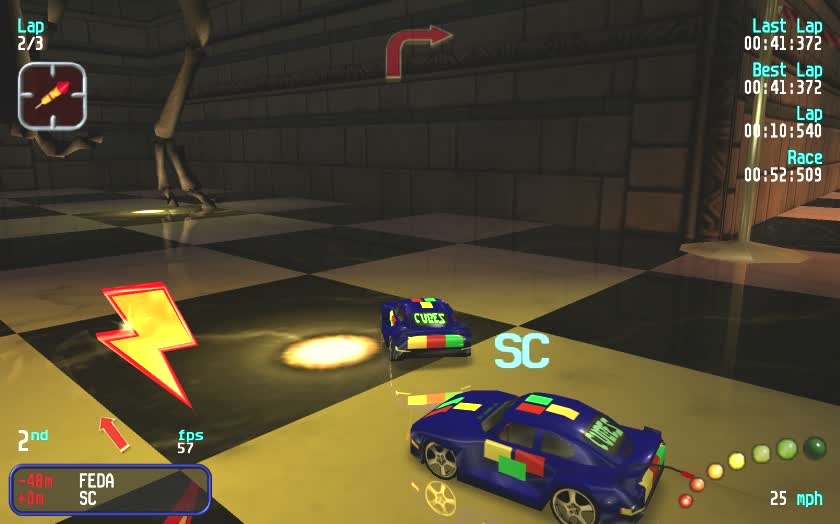The width and height of the screenshot is (840, 524).
Task: Click the red right-turn arrow indicator
Action: (416, 50)
